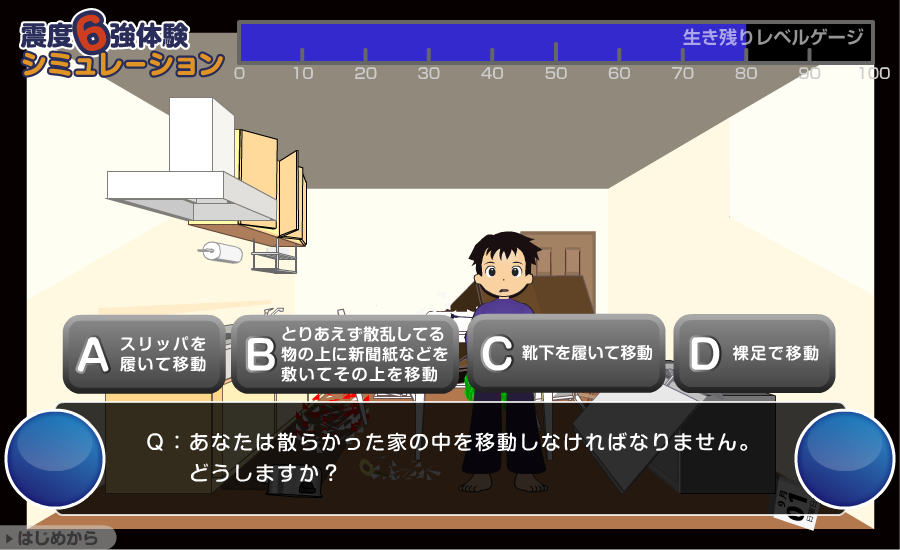Choose answer A: wear slippers to move
Viewport: 900px width, 550px height.
pyautogui.click(x=145, y=354)
